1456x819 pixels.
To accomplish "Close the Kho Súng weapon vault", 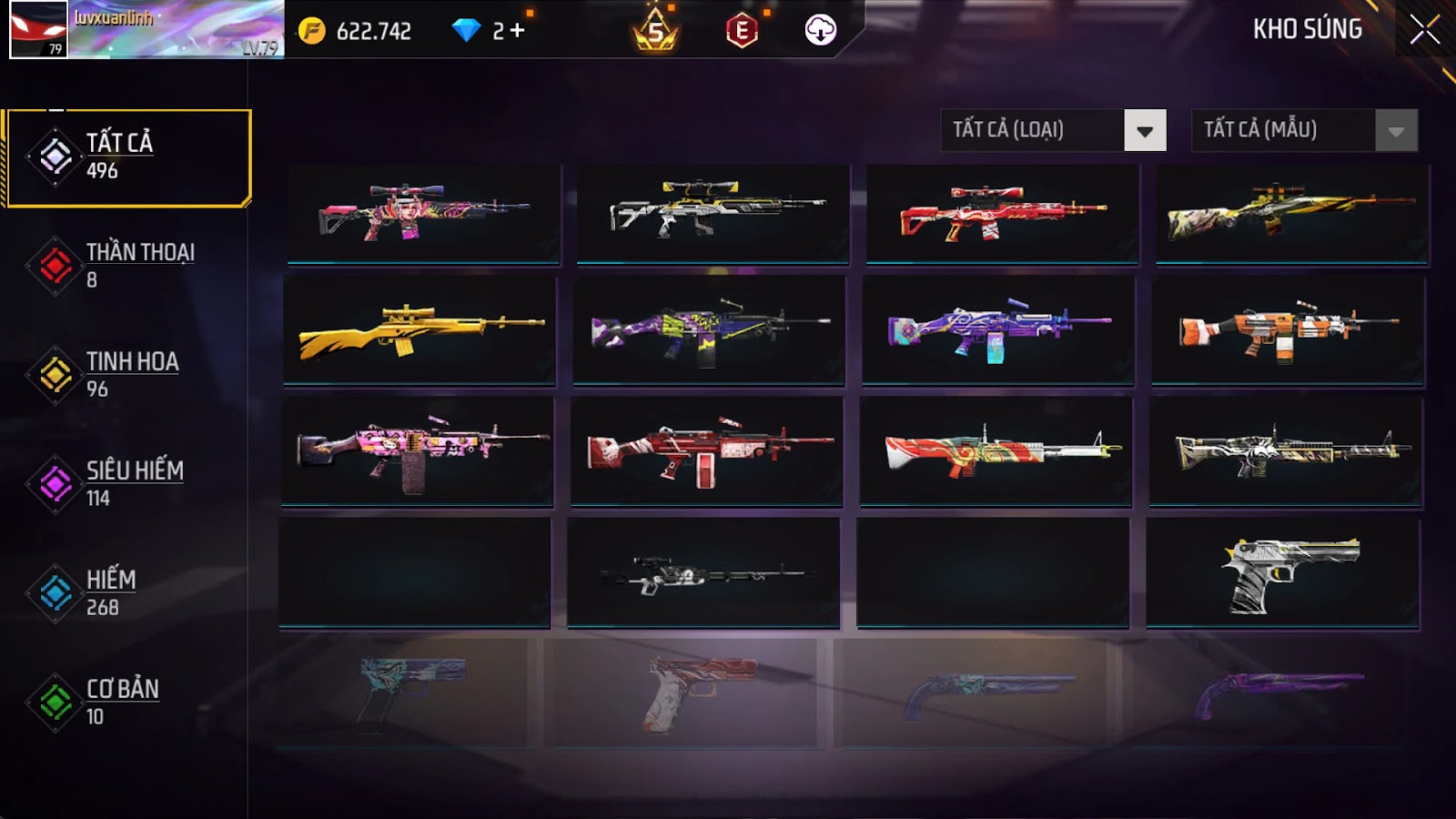I will coord(1424,30).
